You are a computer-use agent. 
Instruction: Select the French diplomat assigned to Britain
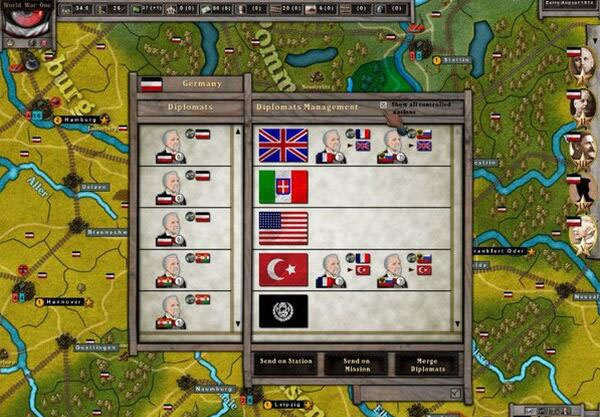[331, 147]
